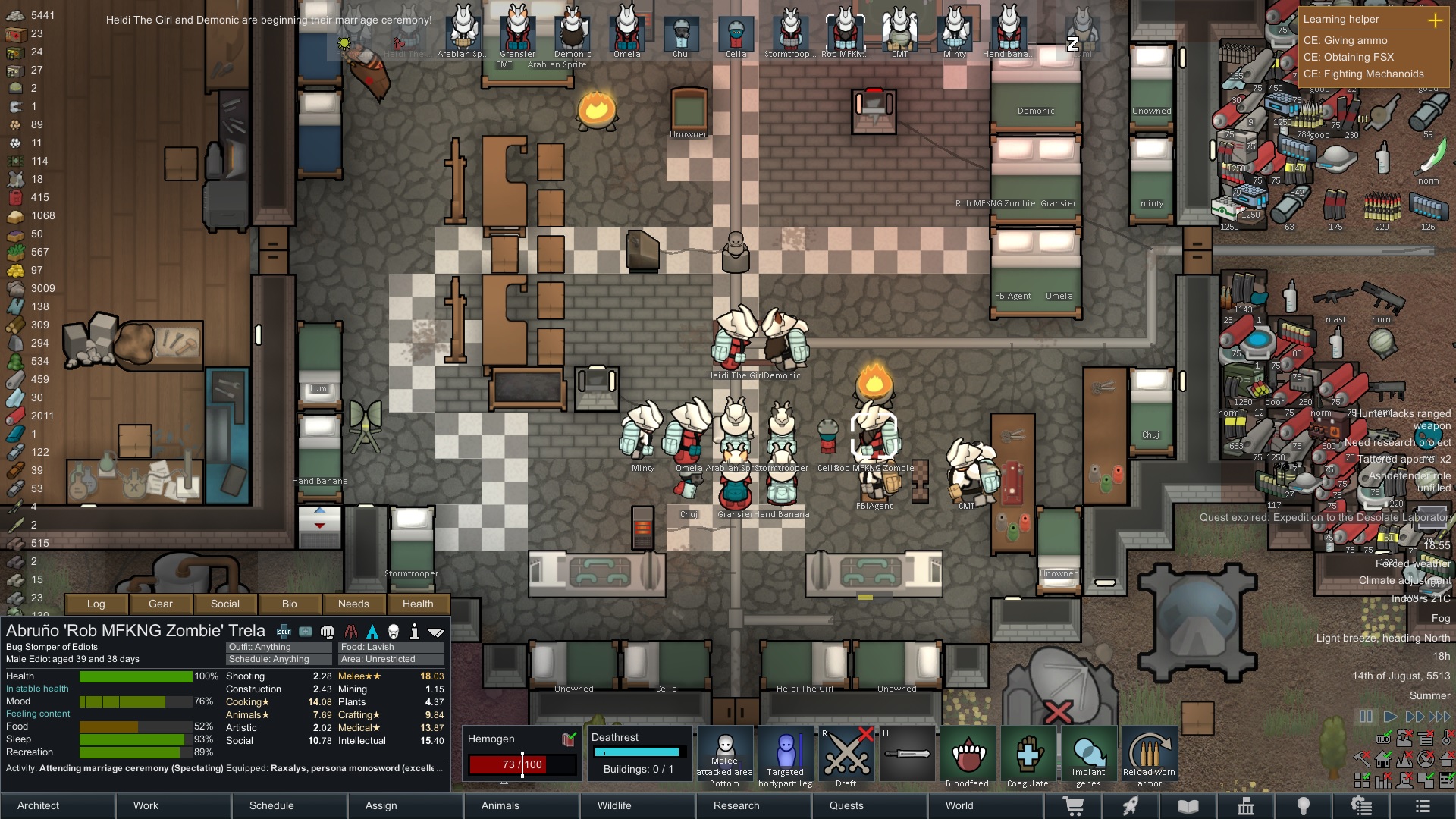The width and height of the screenshot is (1456, 819).
Task: Open the Social tab
Action: (x=225, y=604)
